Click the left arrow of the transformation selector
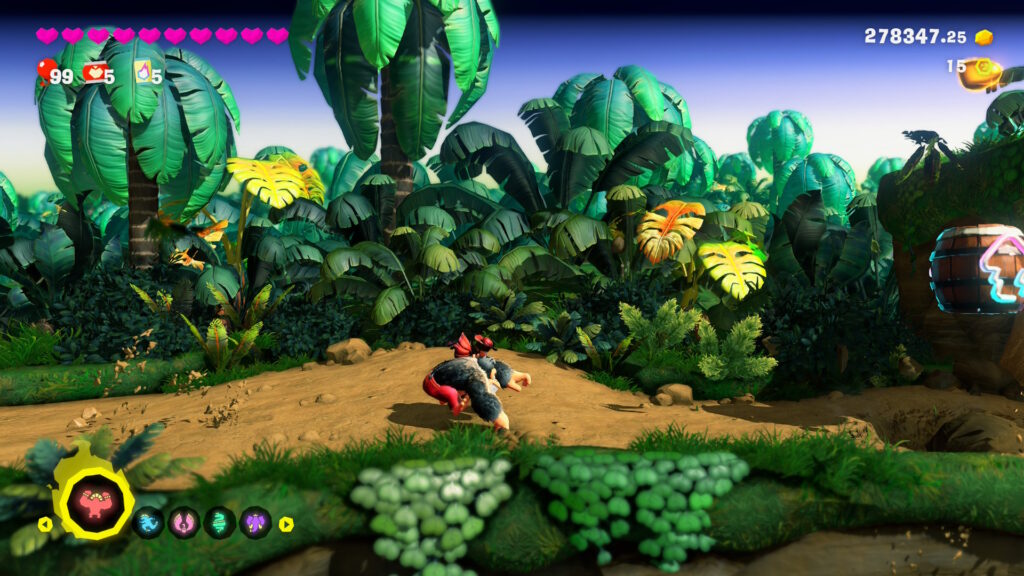This screenshot has width=1024, height=576. pos(44,523)
